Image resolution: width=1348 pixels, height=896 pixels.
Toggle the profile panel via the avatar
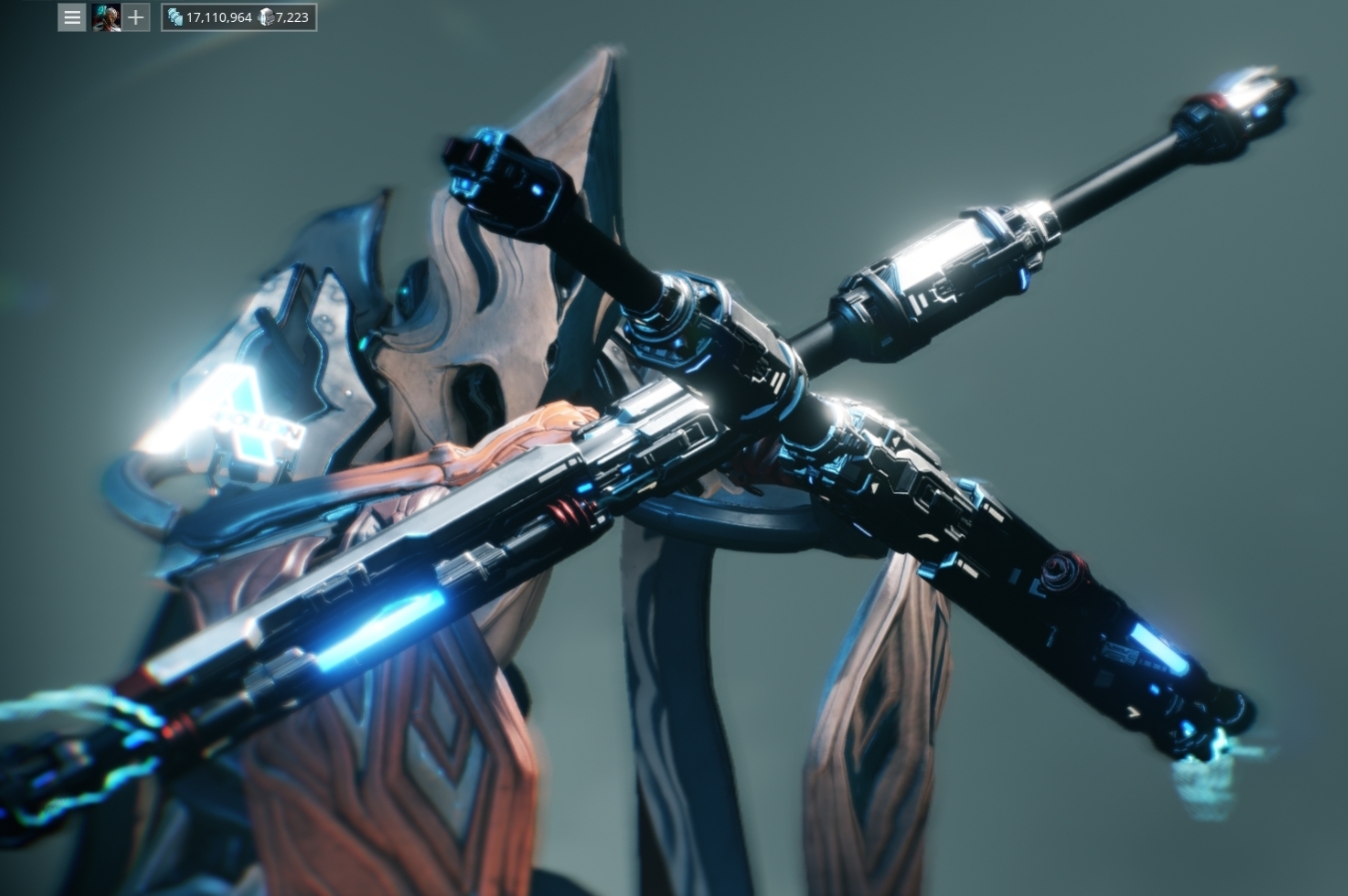tap(106, 17)
